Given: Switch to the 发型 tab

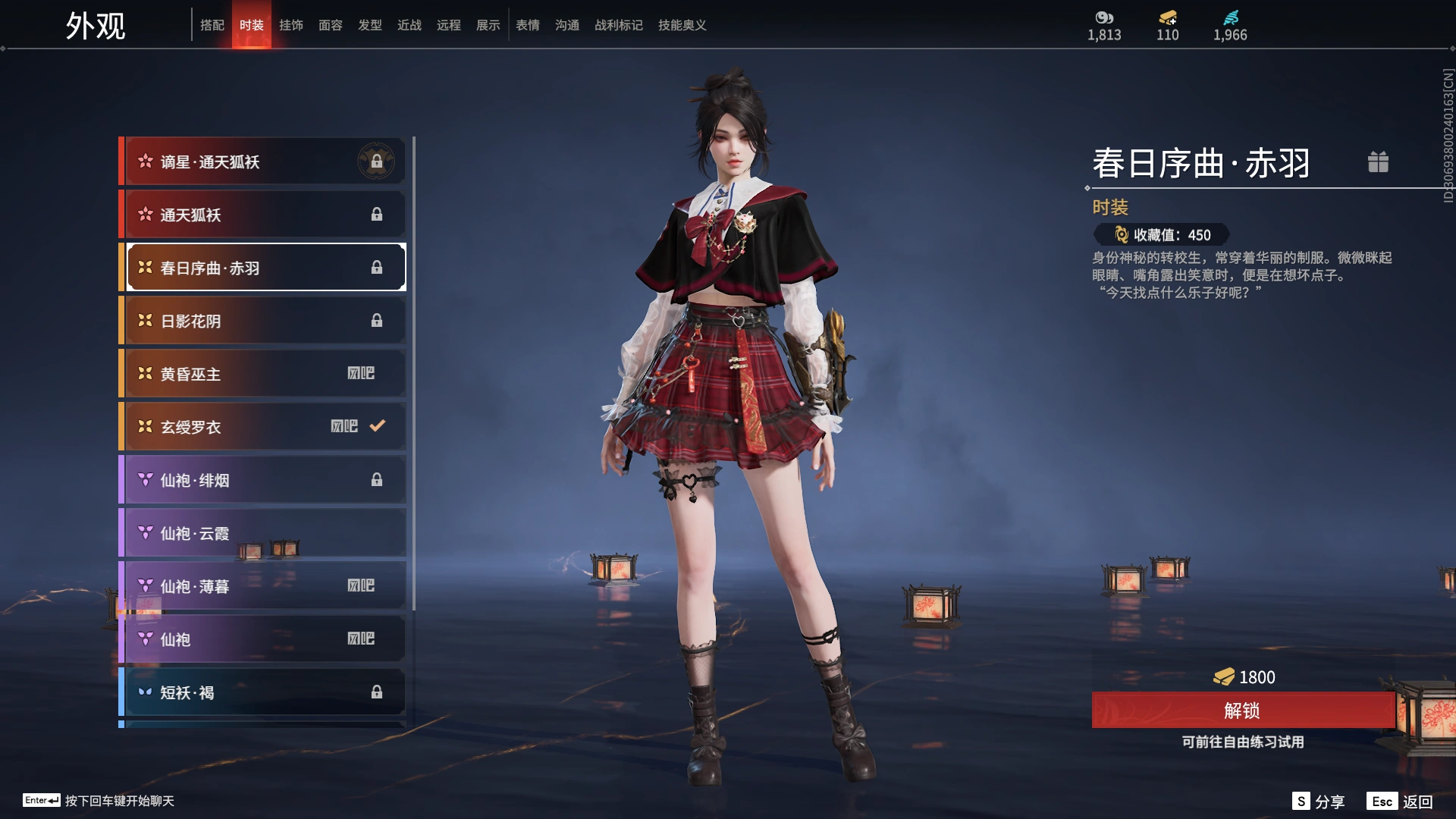Looking at the screenshot, I should [370, 25].
